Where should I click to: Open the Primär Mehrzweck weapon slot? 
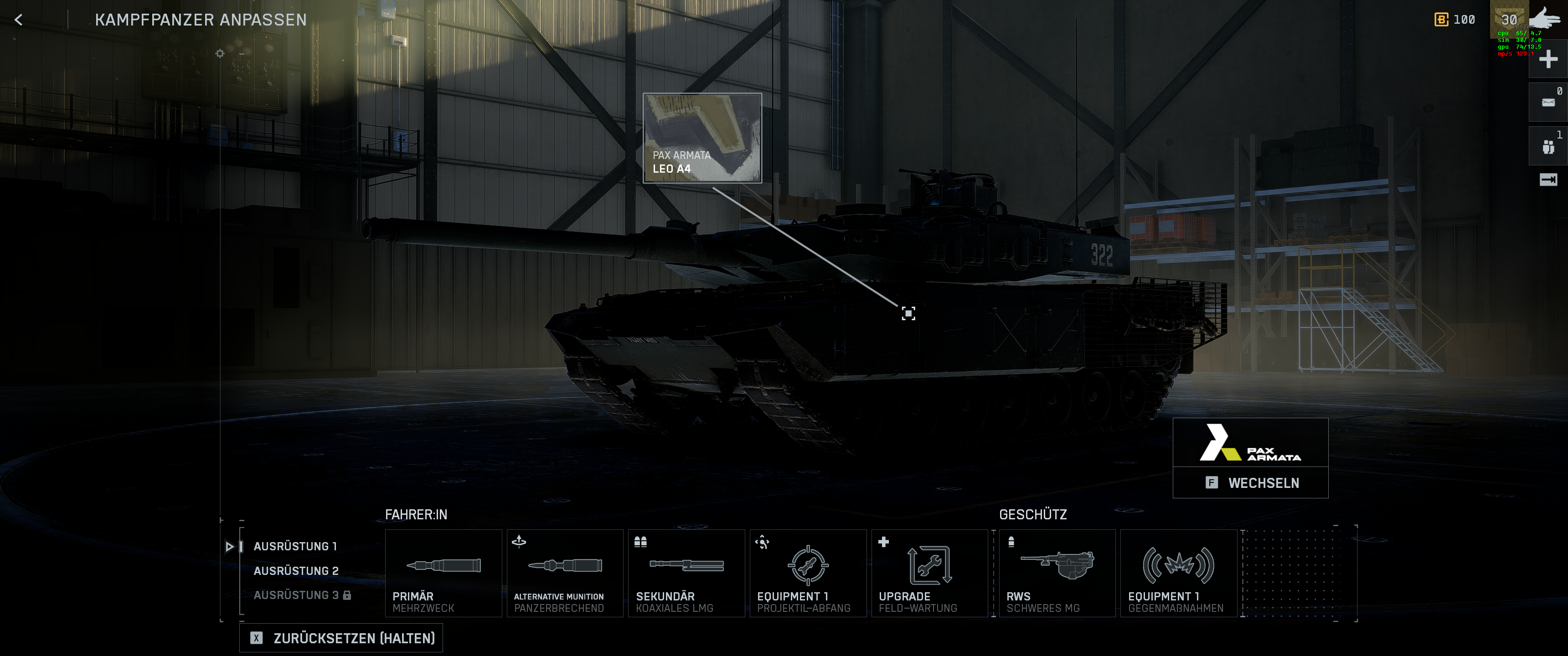click(x=443, y=573)
